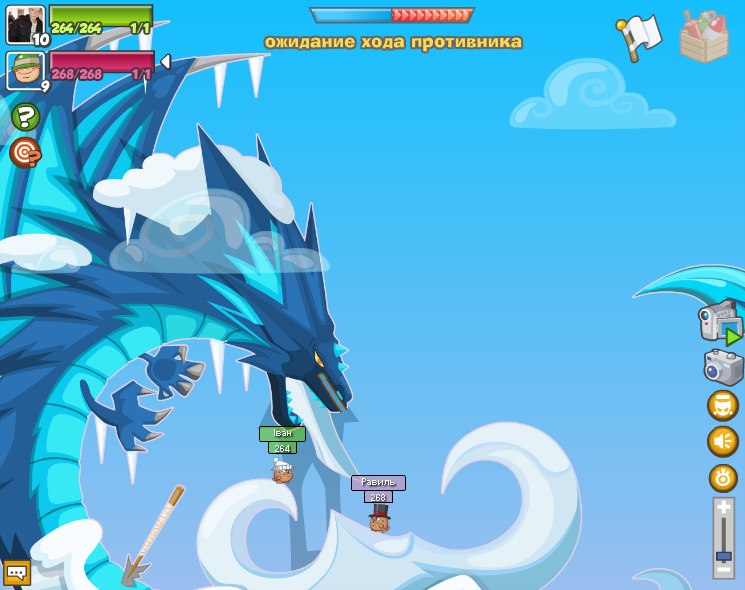Image resolution: width=745 pixels, height=590 pixels.
Task: Select the level 9 opponent avatar
Action: 25,71
